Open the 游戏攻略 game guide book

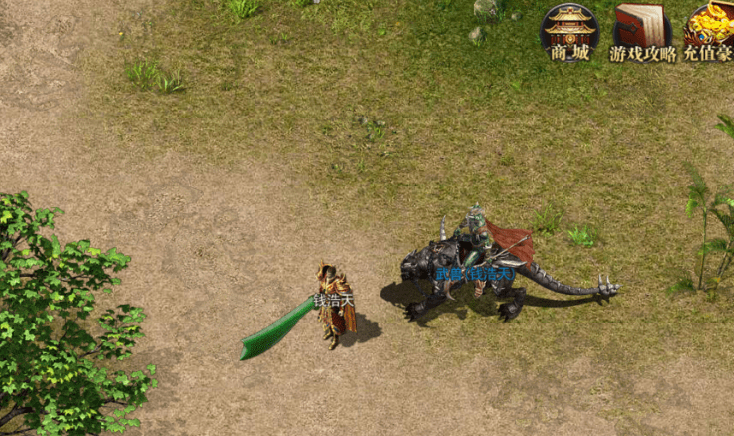click(x=641, y=31)
